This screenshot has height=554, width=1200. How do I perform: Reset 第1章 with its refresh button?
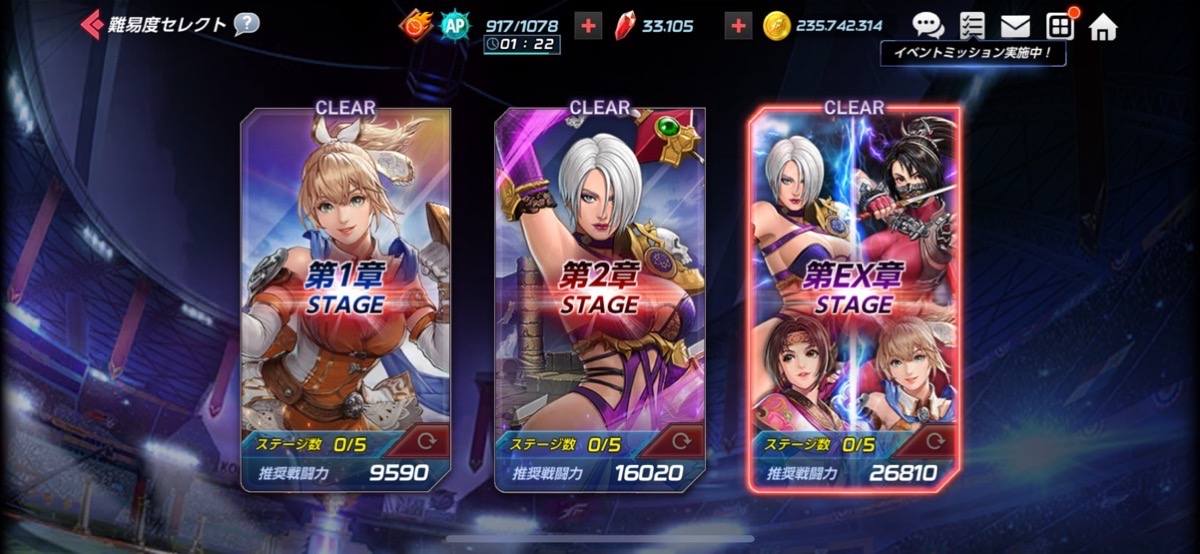pyautogui.click(x=427, y=441)
